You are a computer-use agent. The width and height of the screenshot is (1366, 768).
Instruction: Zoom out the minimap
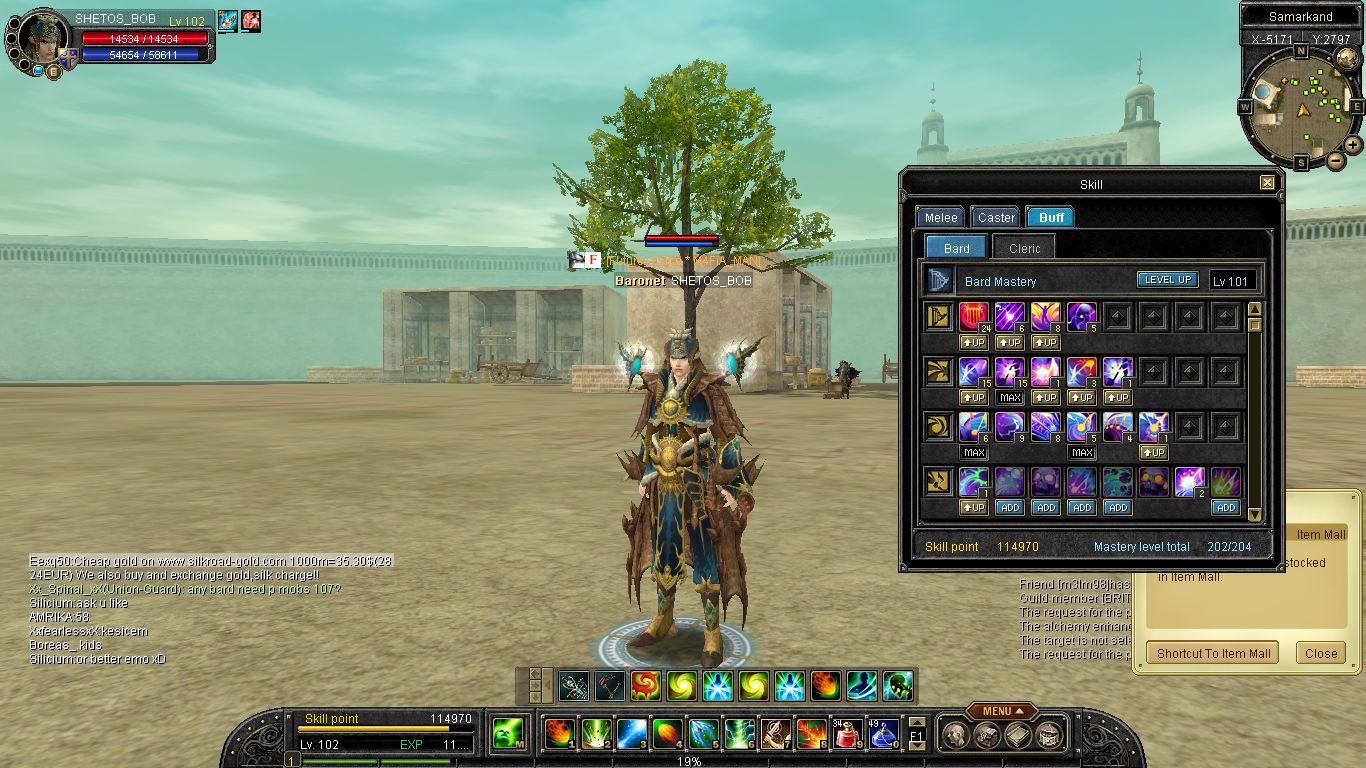tap(1335, 159)
